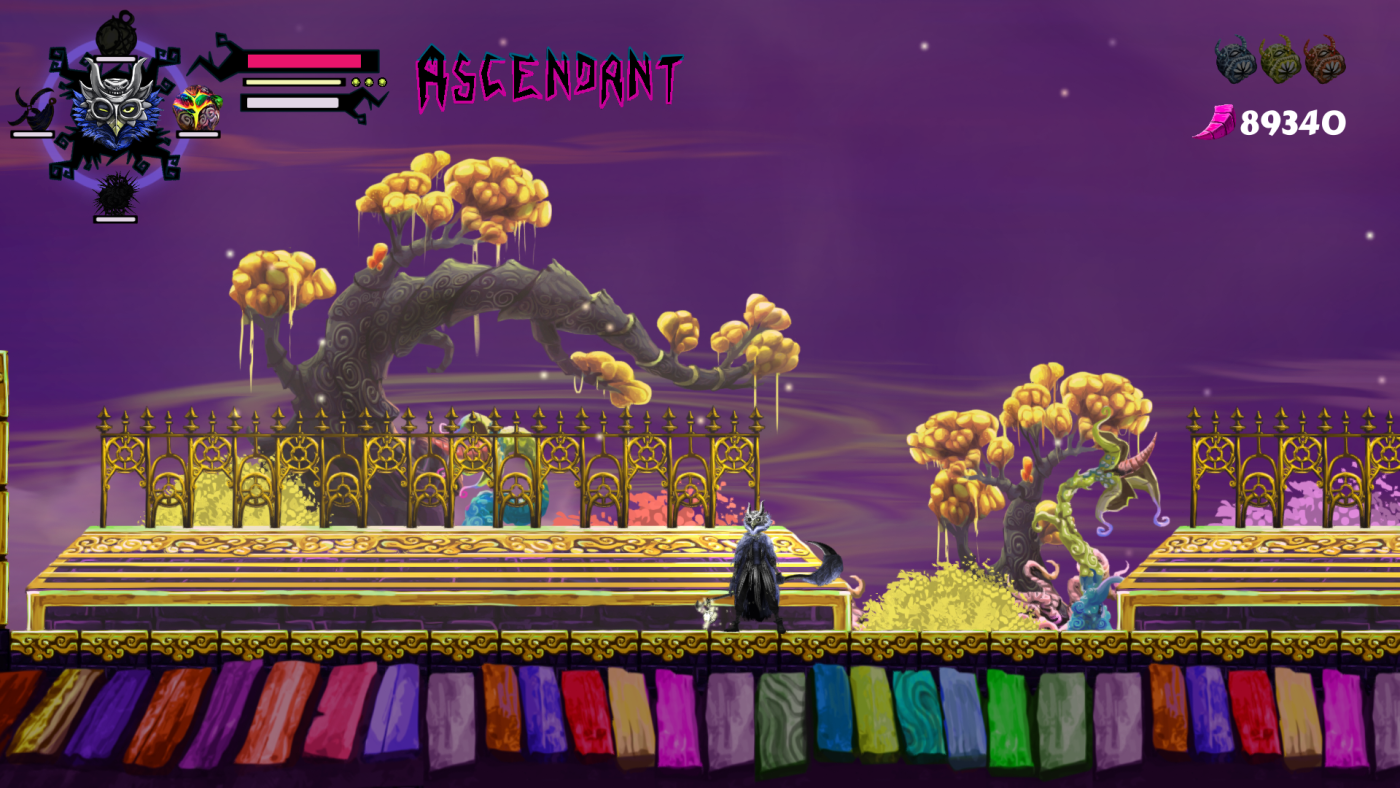The image size is (1400, 788).
Task: Click the green demon mask trophy
Action: (x=1280, y=60)
